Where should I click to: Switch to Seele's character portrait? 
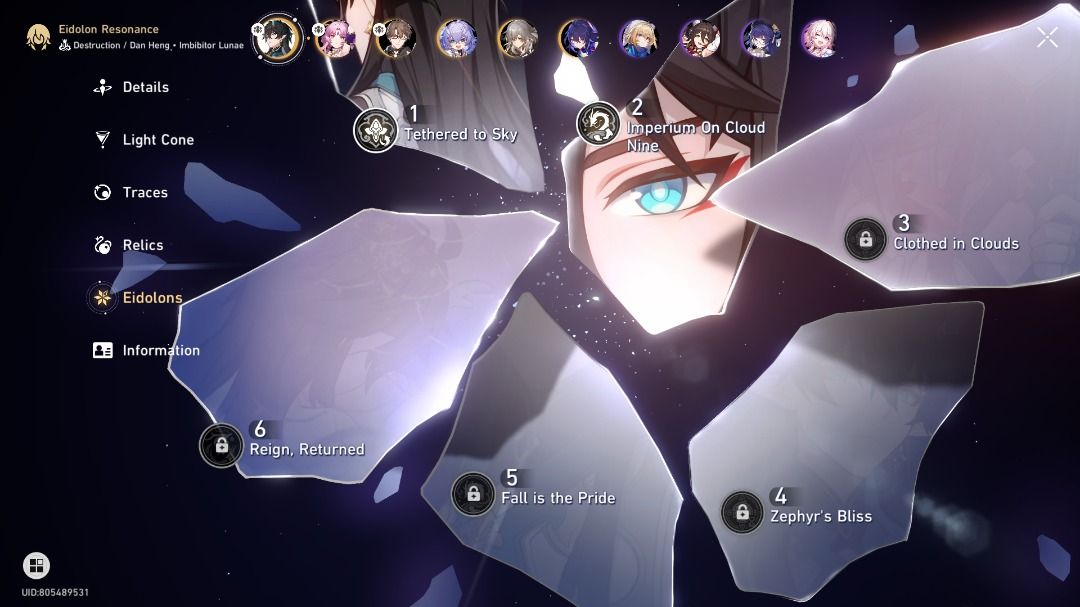[x=577, y=39]
